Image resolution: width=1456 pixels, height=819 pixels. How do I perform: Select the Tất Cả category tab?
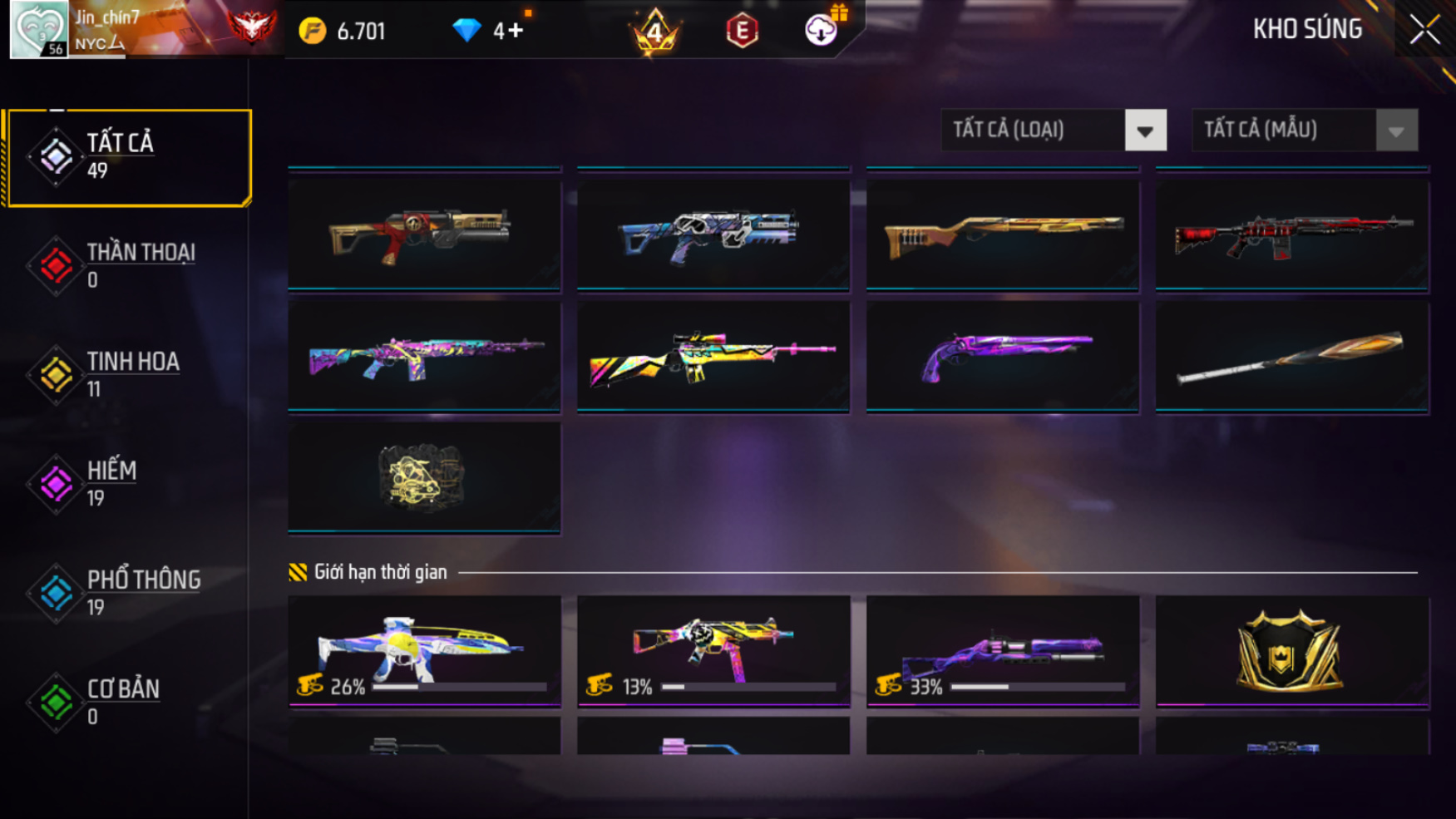click(x=129, y=156)
